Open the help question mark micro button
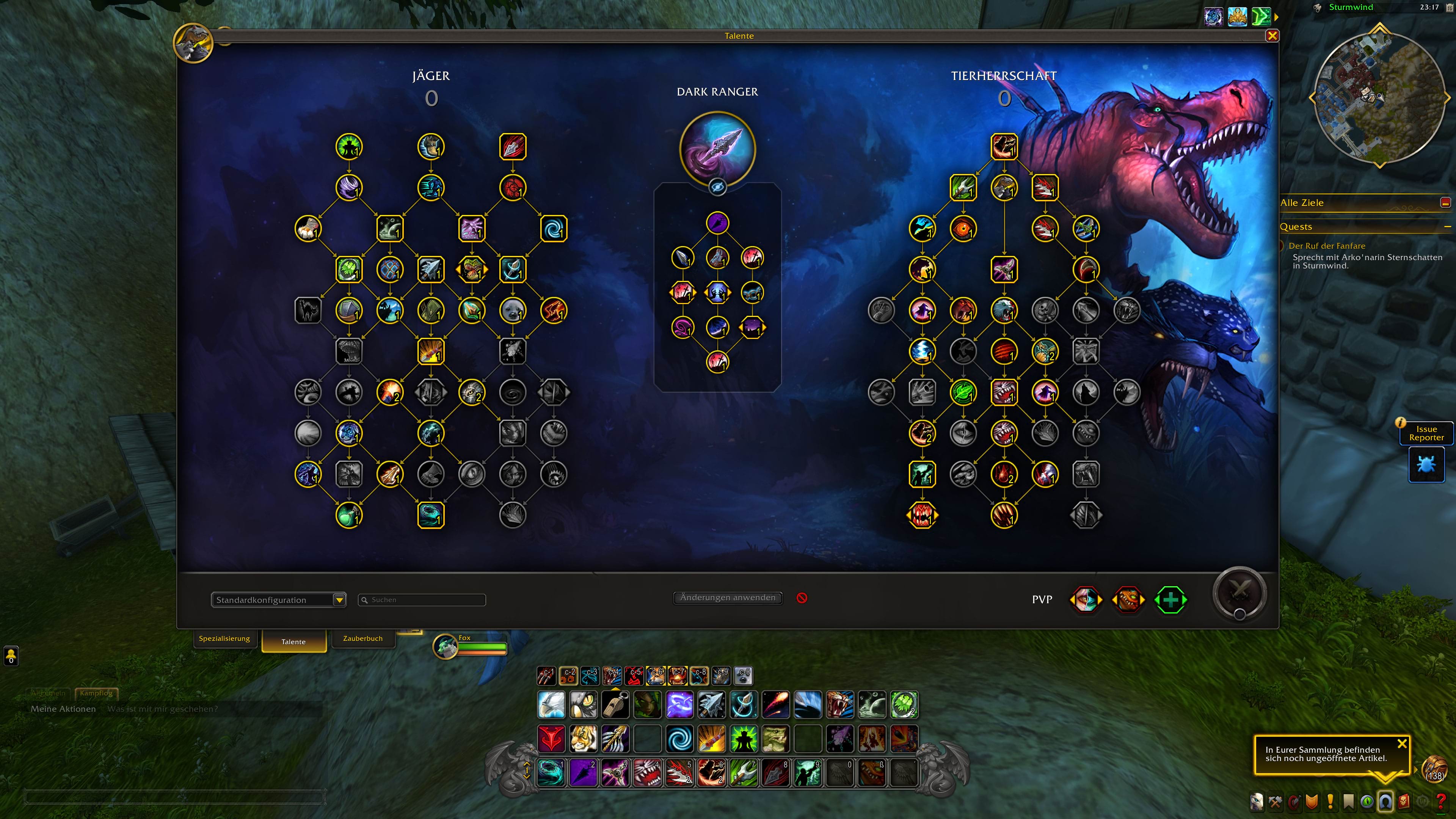This screenshot has width=1456, height=819. pyautogui.click(x=1441, y=801)
